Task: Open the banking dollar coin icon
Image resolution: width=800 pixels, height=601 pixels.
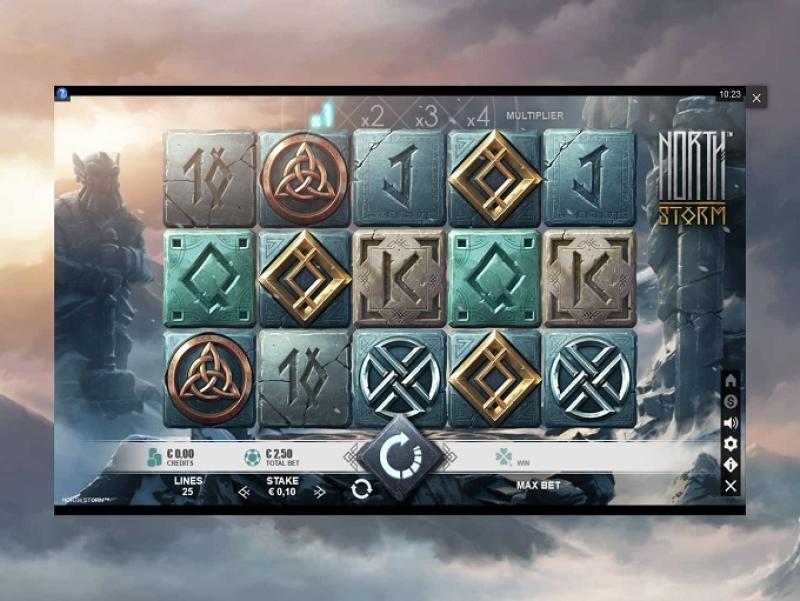Action: pos(731,401)
